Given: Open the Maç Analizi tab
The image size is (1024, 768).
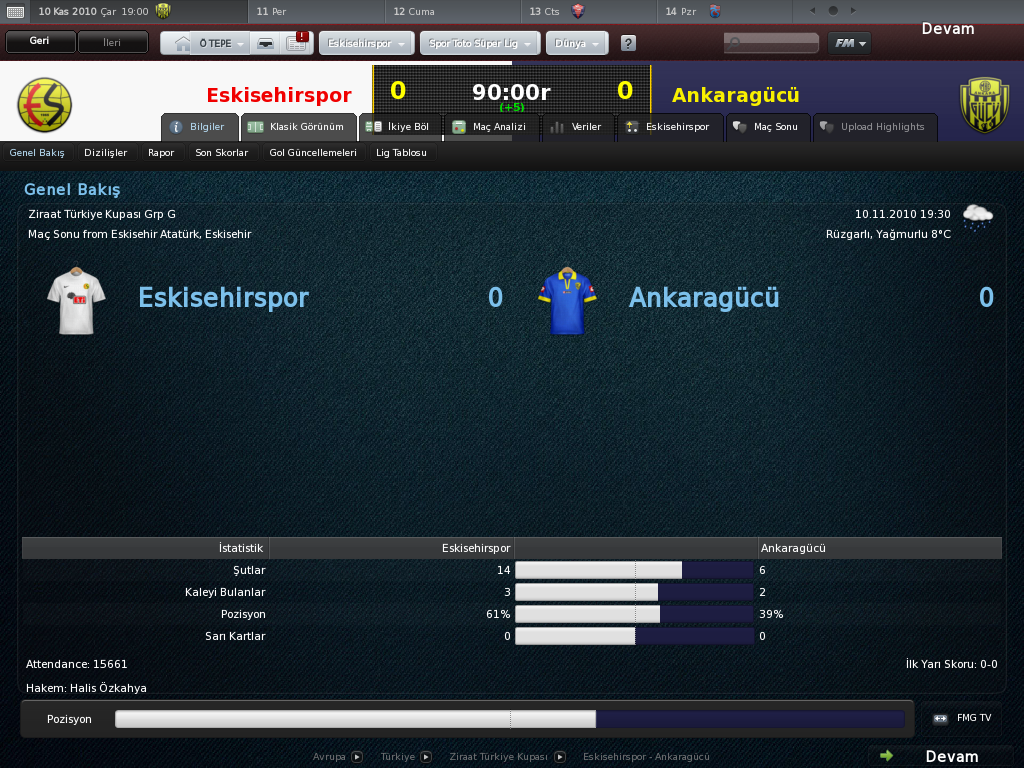Looking at the screenshot, I should click(x=489, y=127).
